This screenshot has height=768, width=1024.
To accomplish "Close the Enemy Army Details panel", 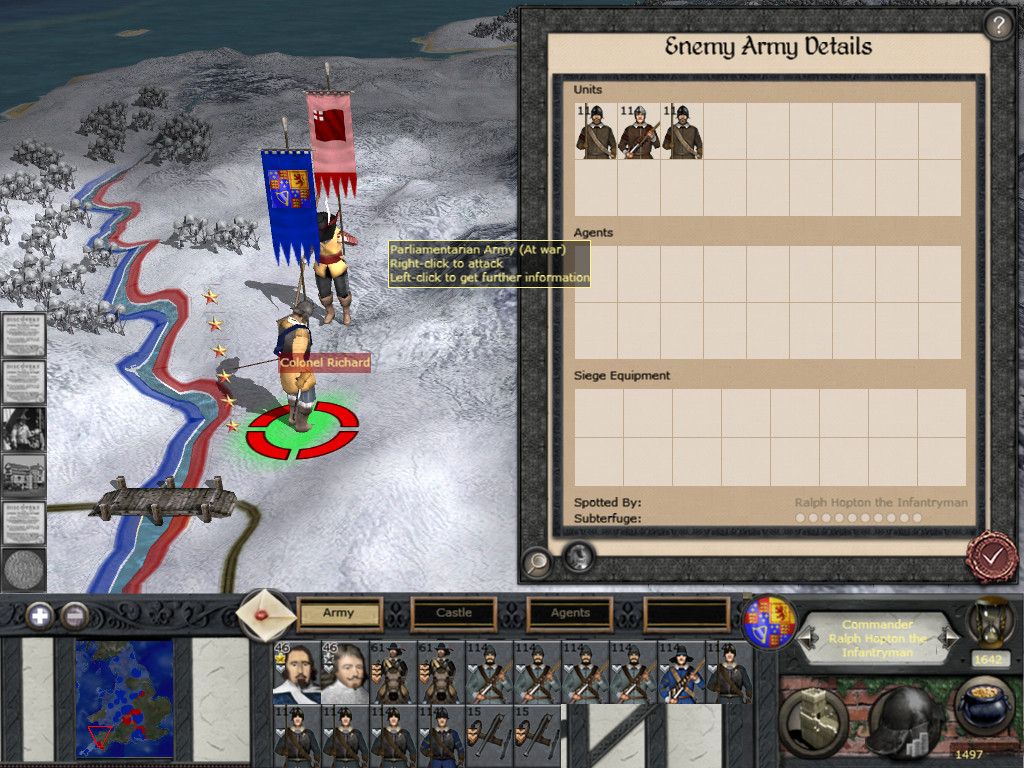I will click(991, 558).
